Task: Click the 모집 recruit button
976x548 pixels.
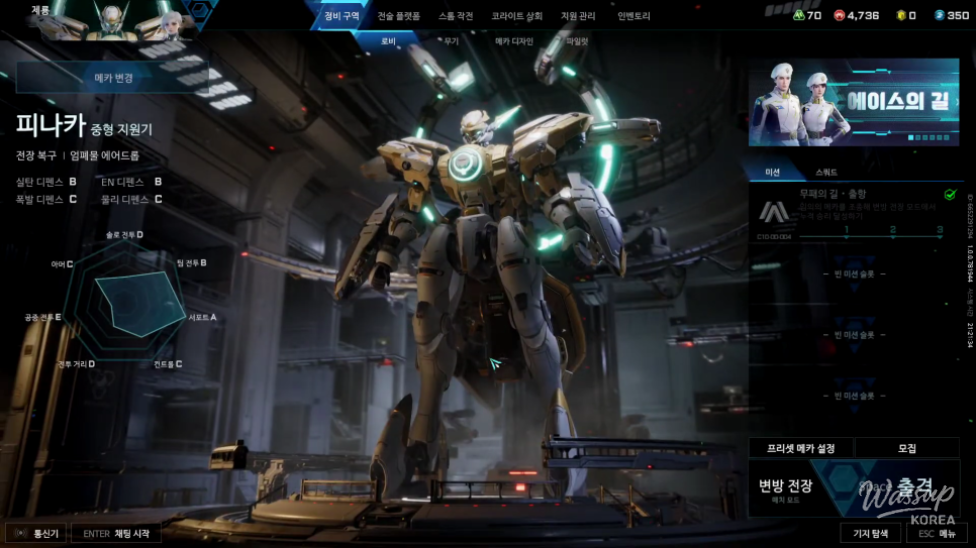Action: coord(907,448)
